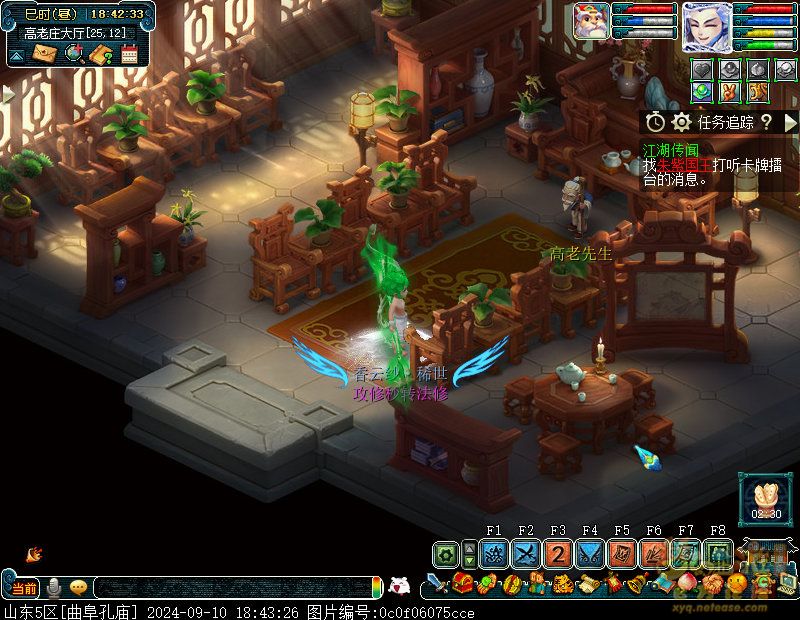The image size is (800, 620).
Task: Activate the F1 hotbar skill
Action: [494, 553]
